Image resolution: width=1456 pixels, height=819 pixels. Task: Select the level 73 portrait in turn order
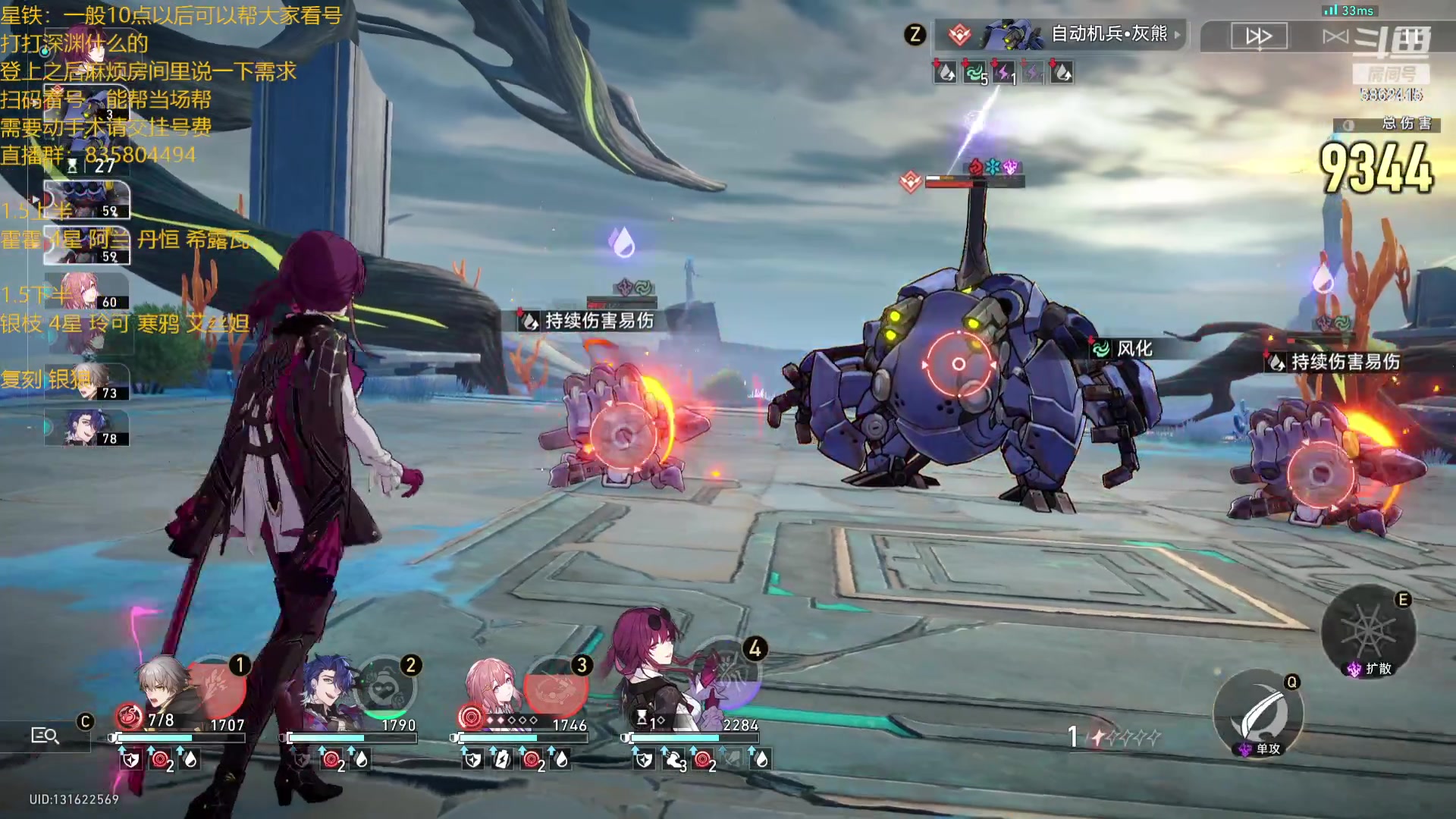tap(88, 382)
